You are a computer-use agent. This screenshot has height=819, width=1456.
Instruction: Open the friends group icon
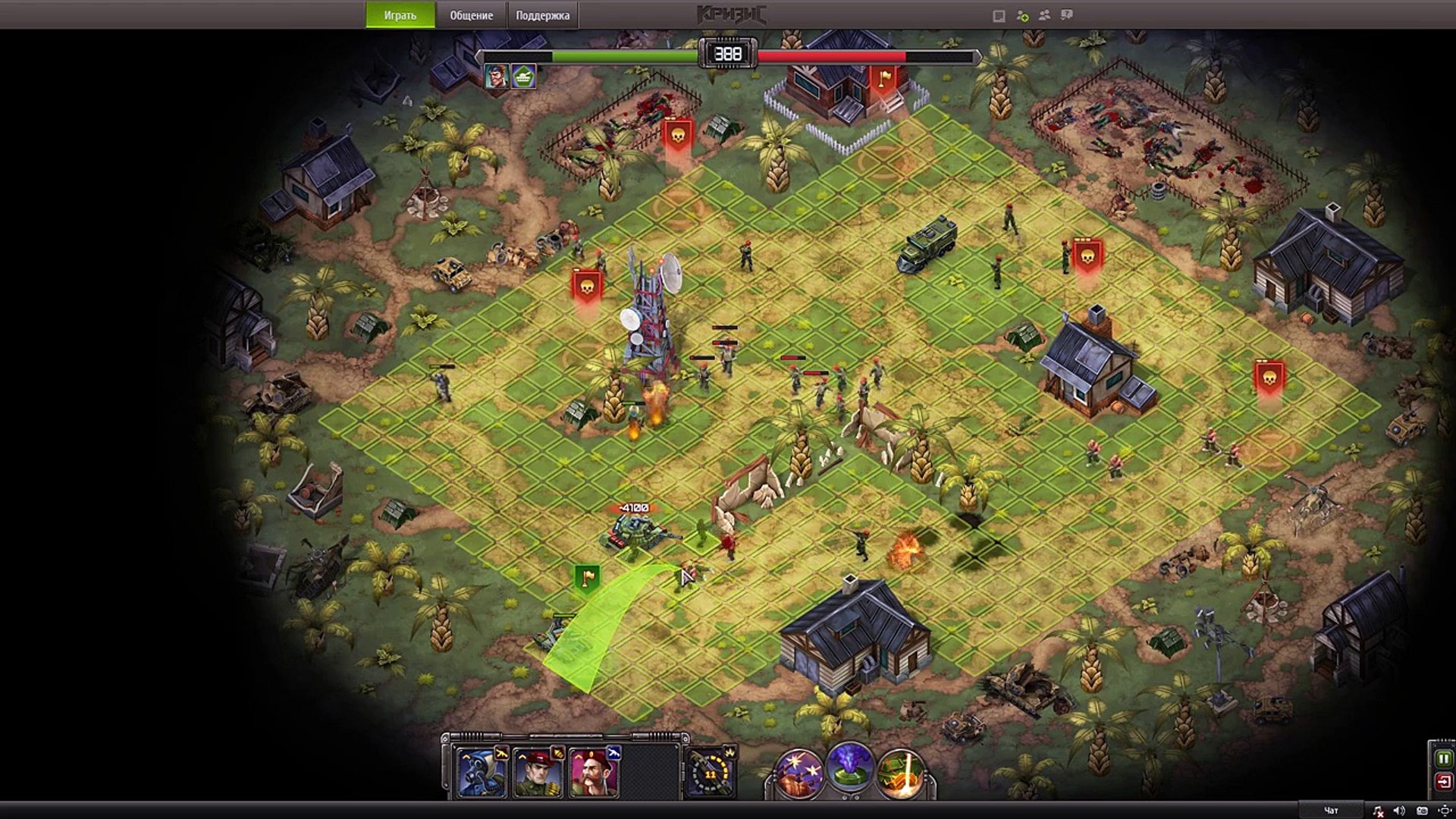(x=1044, y=15)
